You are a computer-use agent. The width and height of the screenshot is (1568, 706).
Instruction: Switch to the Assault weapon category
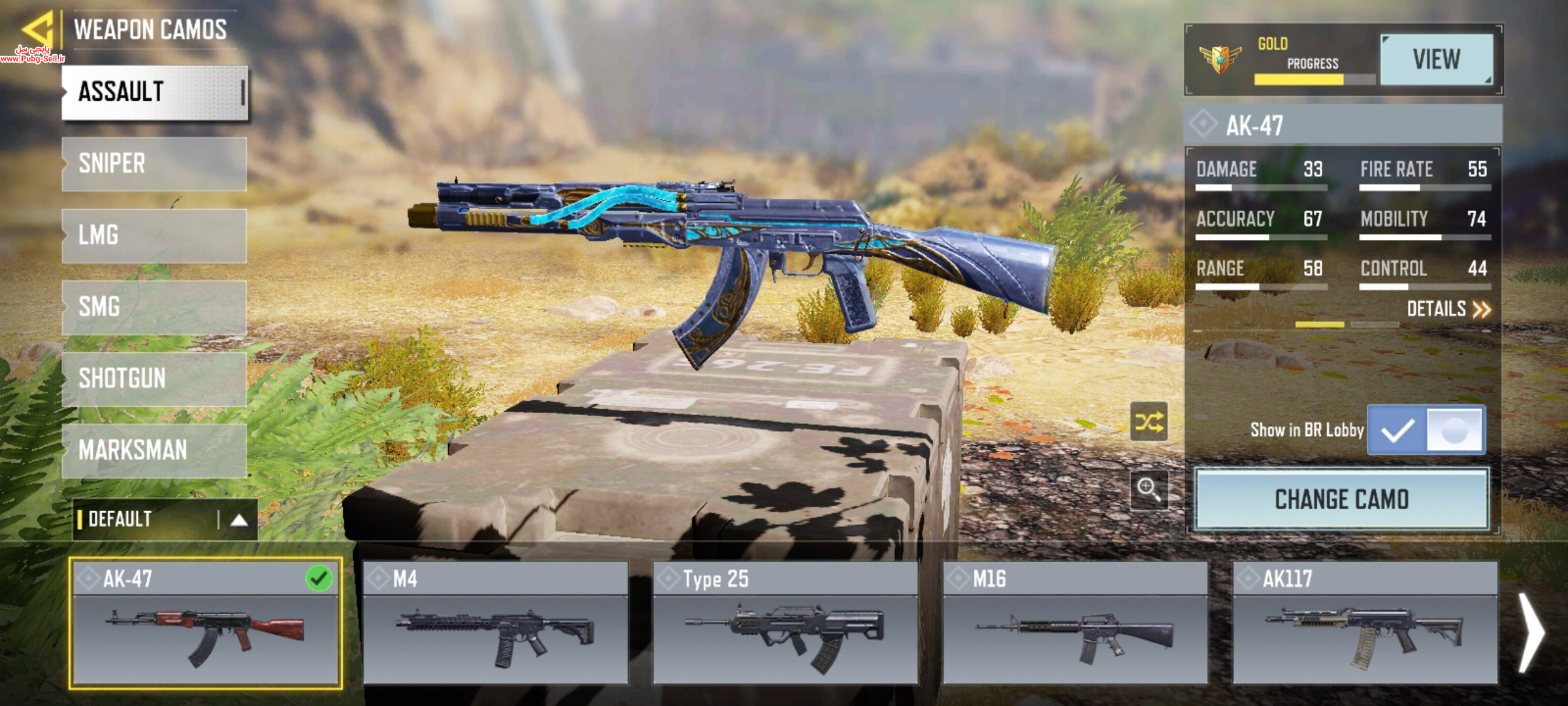(x=154, y=92)
